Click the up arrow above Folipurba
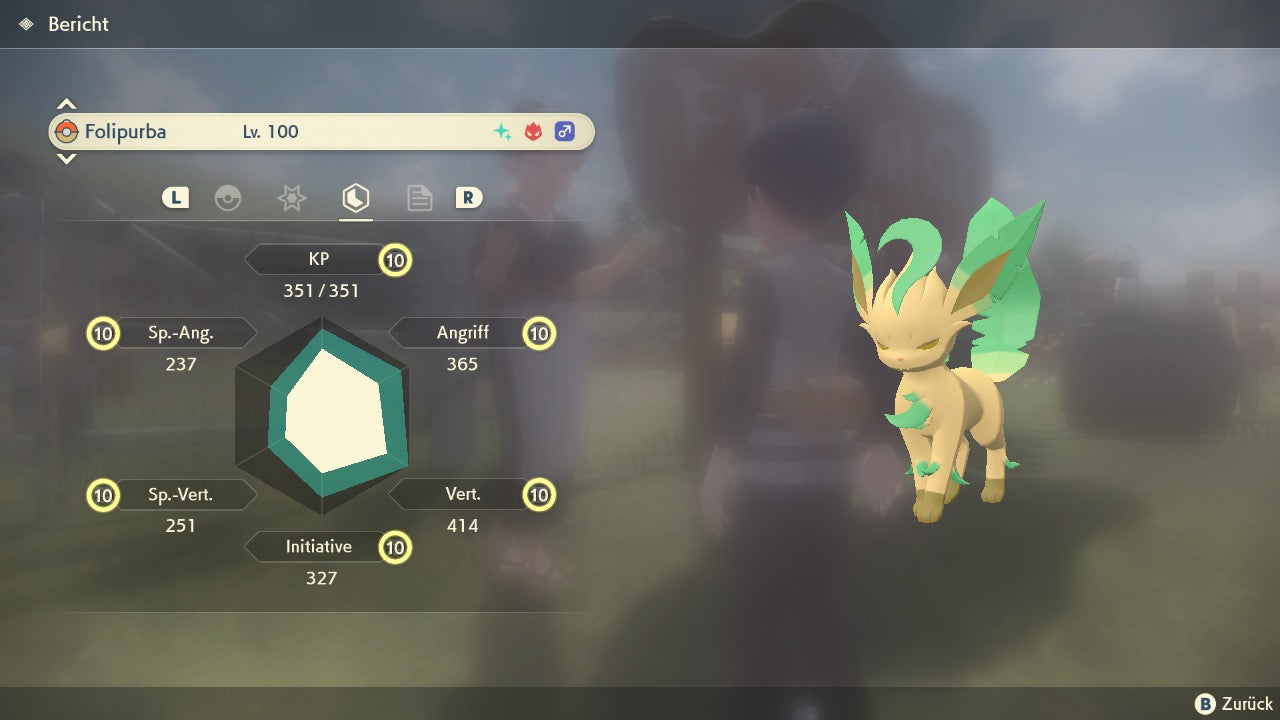The width and height of the screenshot is (1280, 720). (x=66, y=104)
